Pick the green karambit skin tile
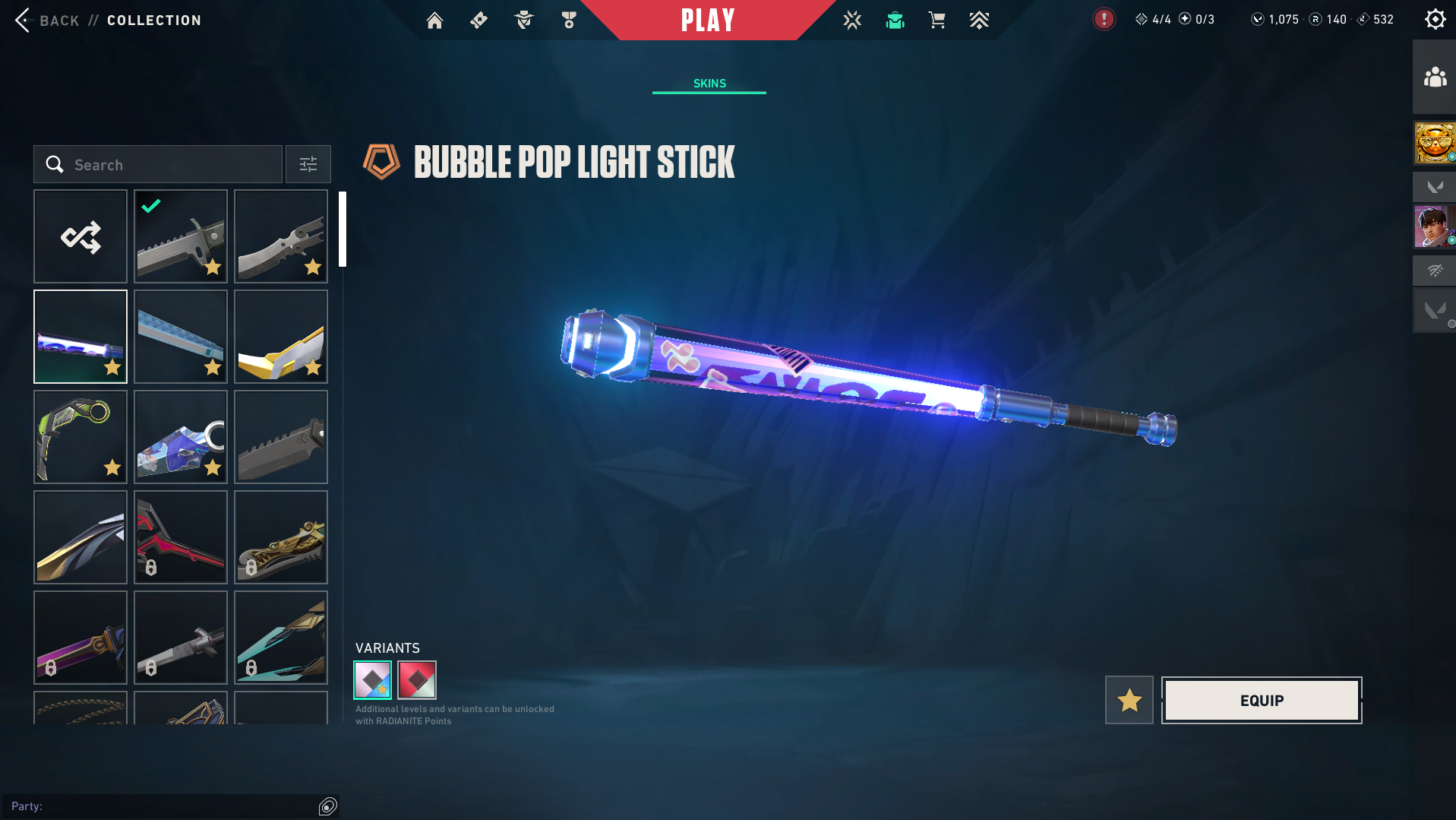The image size is (1456, 820). (x=81, y=438)
